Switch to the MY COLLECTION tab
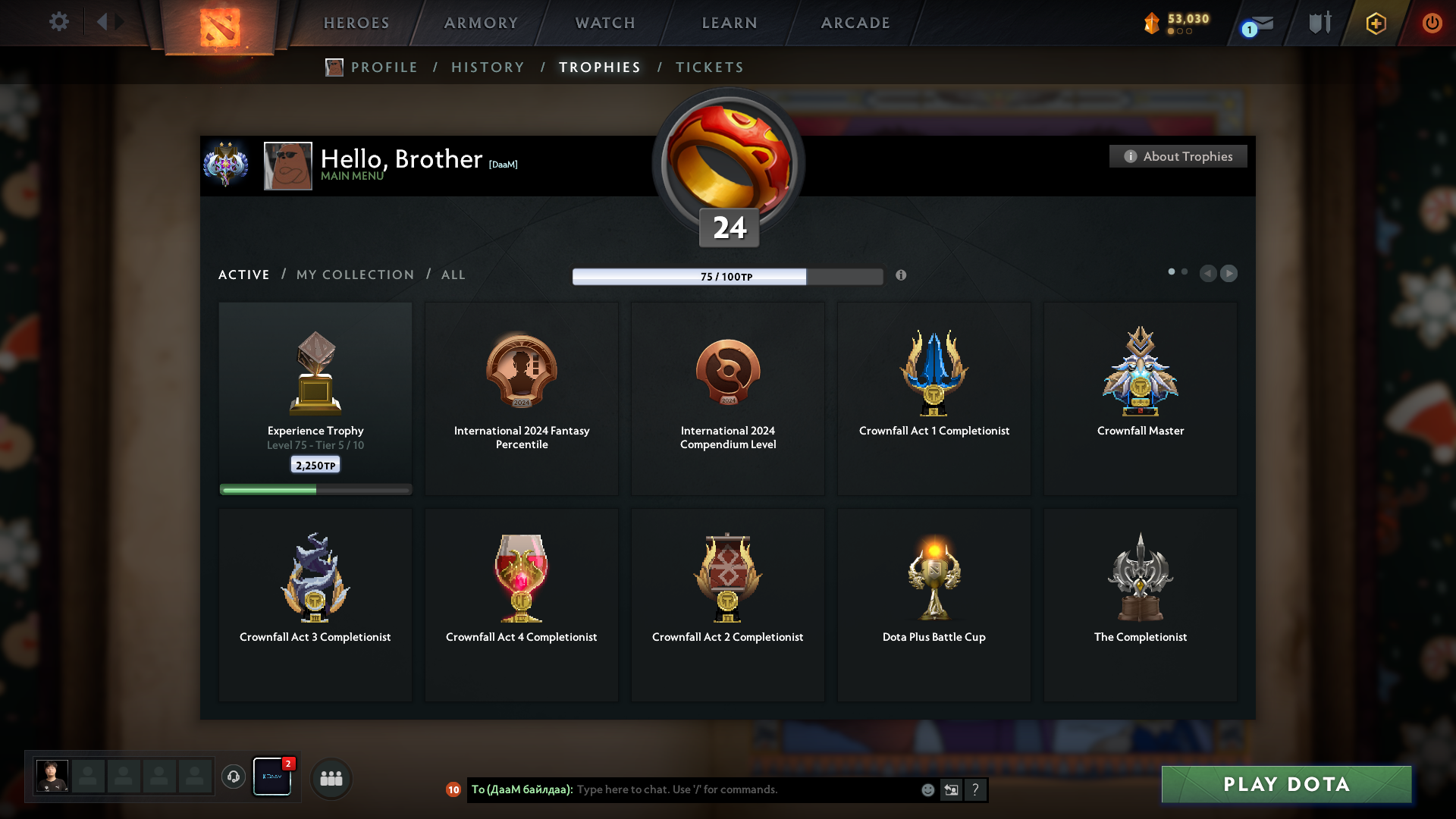The image size is (1456, 819). tap(354, 275)
